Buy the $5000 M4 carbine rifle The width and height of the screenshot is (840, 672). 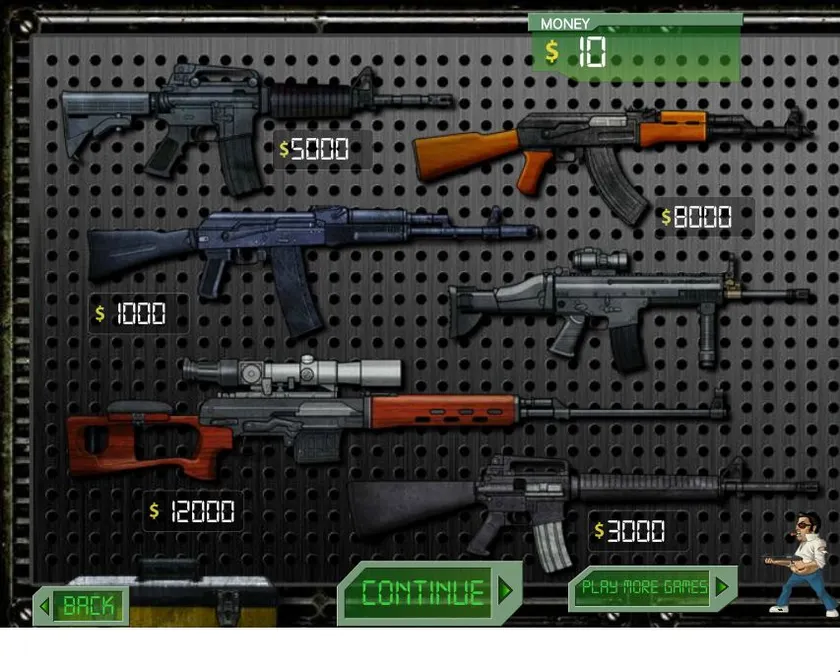point(230,115)
